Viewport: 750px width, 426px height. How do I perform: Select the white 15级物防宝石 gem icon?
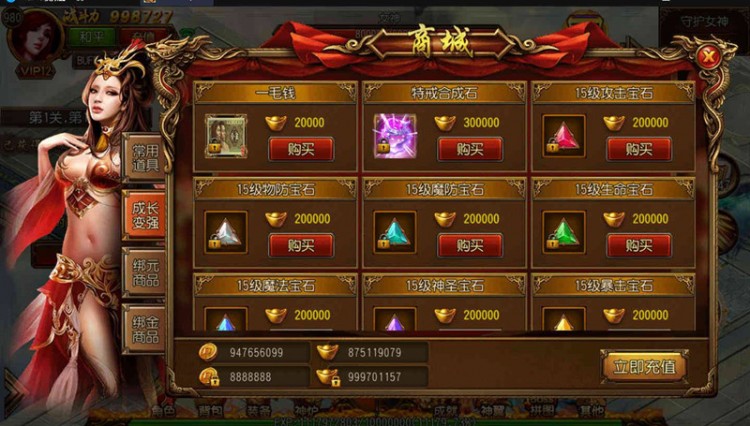(x=225, y=231)
